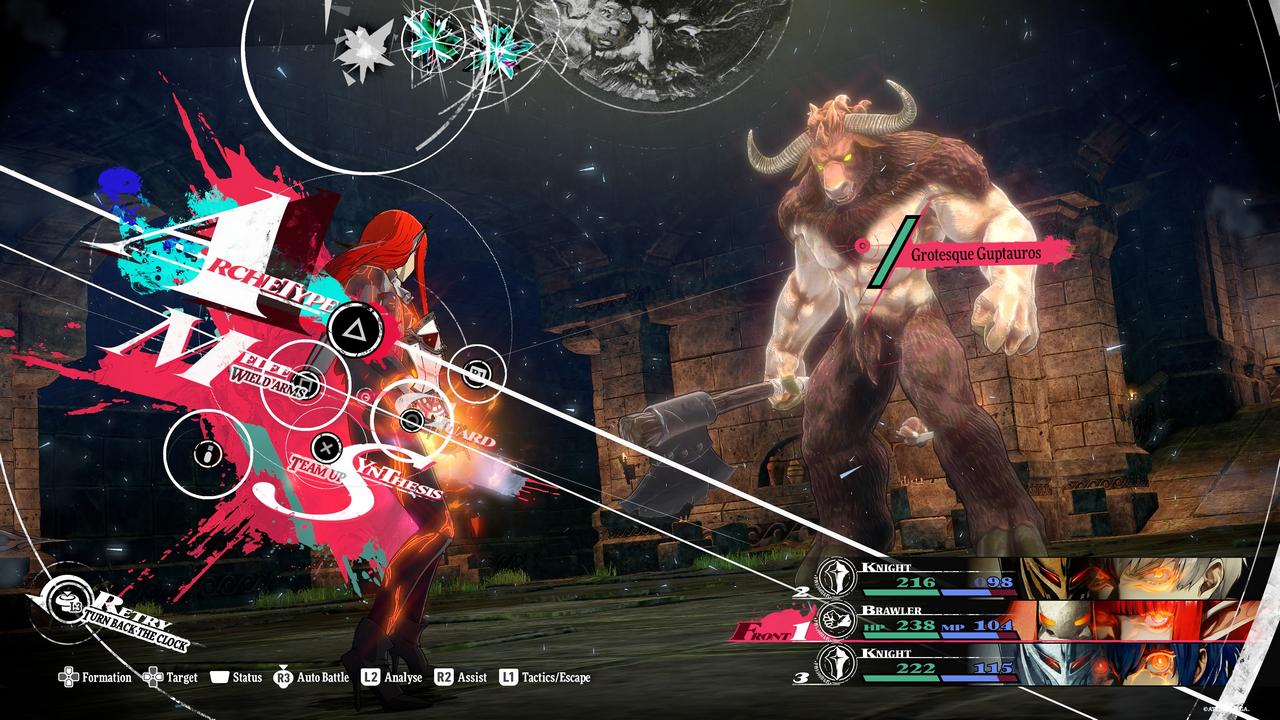The height and width of the screenshot is (720, 1280).
Task: Open the Formation option
Action: [95, 677]
